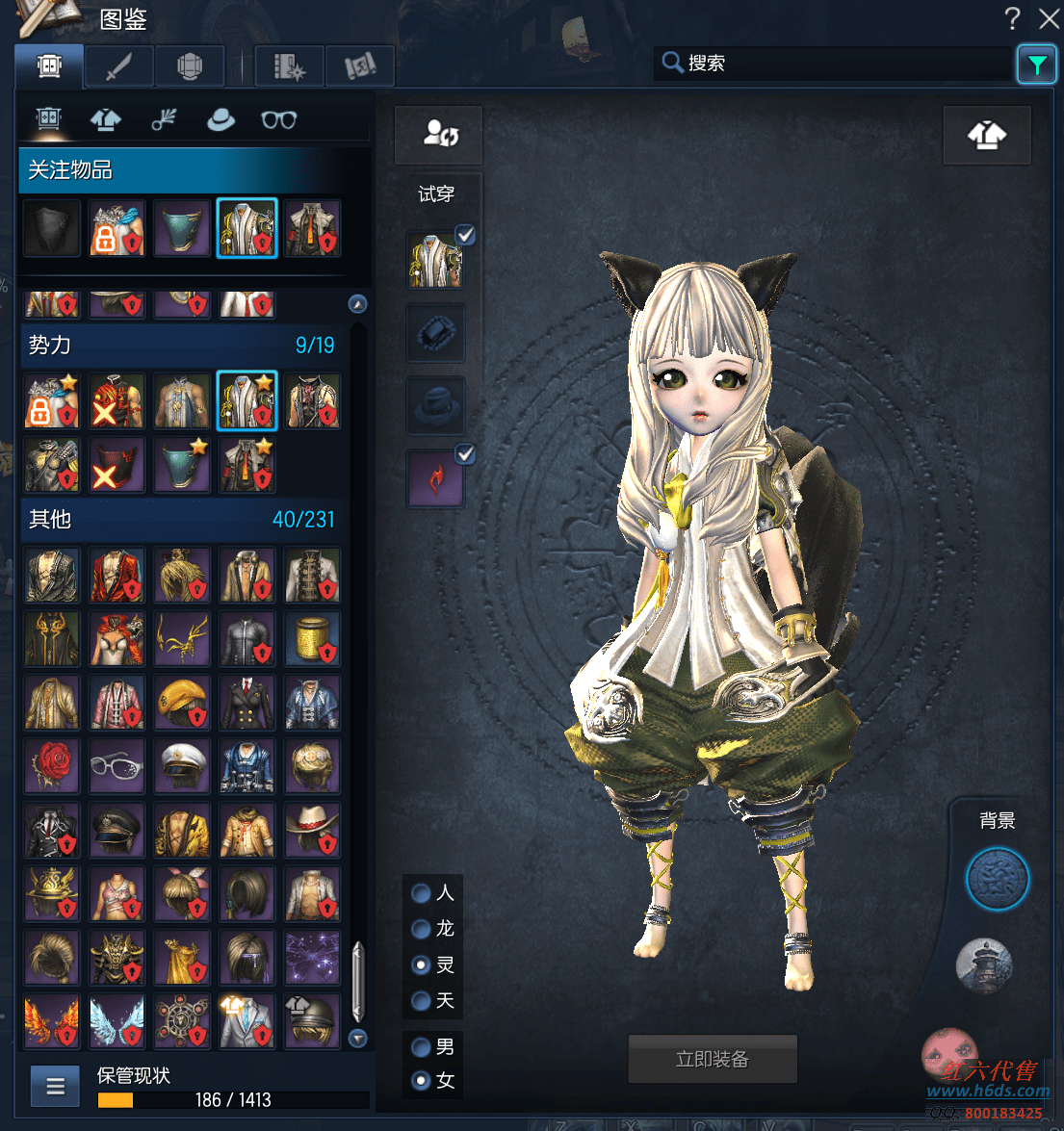Click the character swap button above 试穿
1064x1131 pixels.
pyautogui.click(x=439, y=134)
